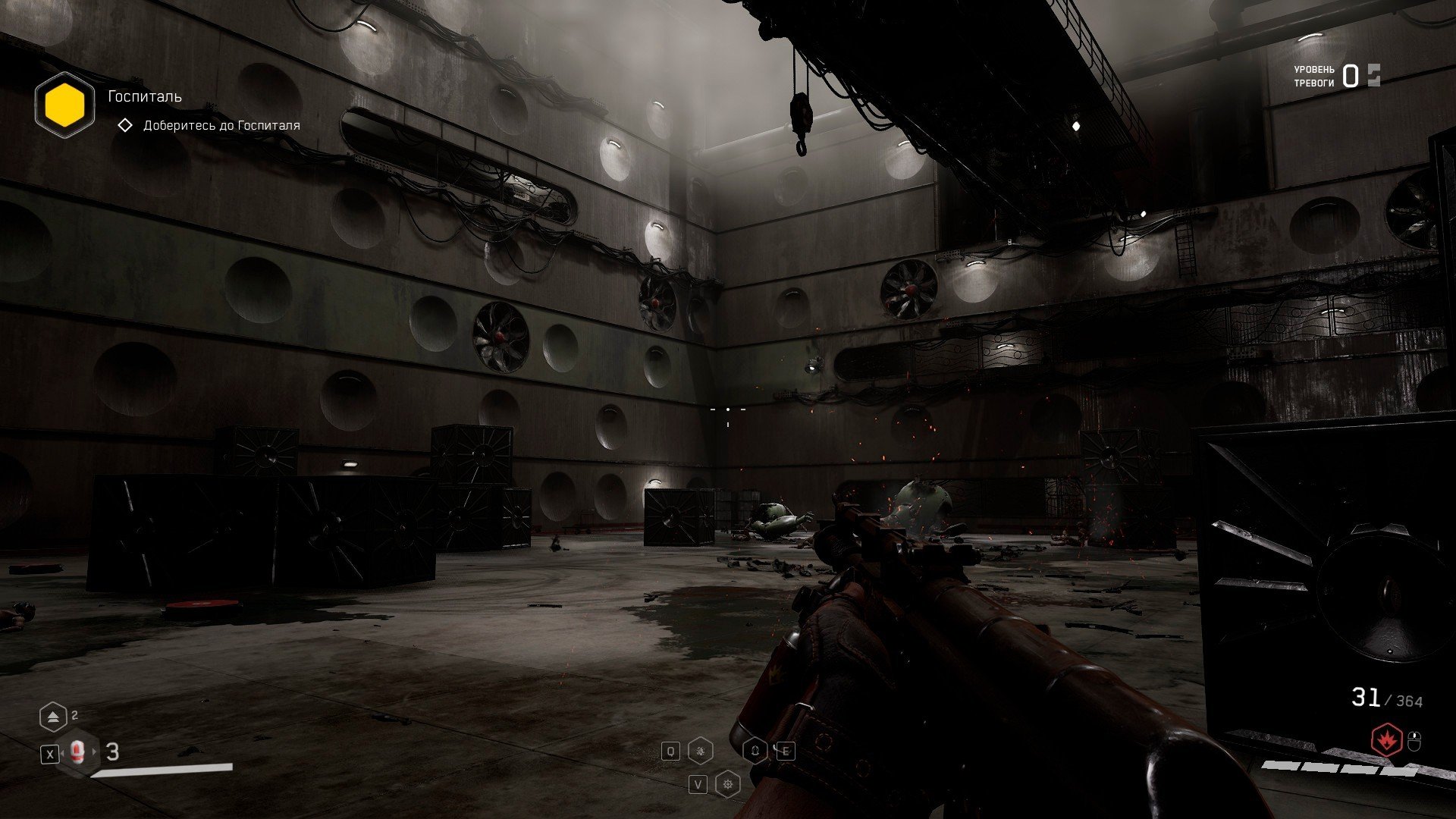This screenshot has width=1456, height=819.
Task: Activate the gear-shaped ability icon
Action: click(728, 783)
